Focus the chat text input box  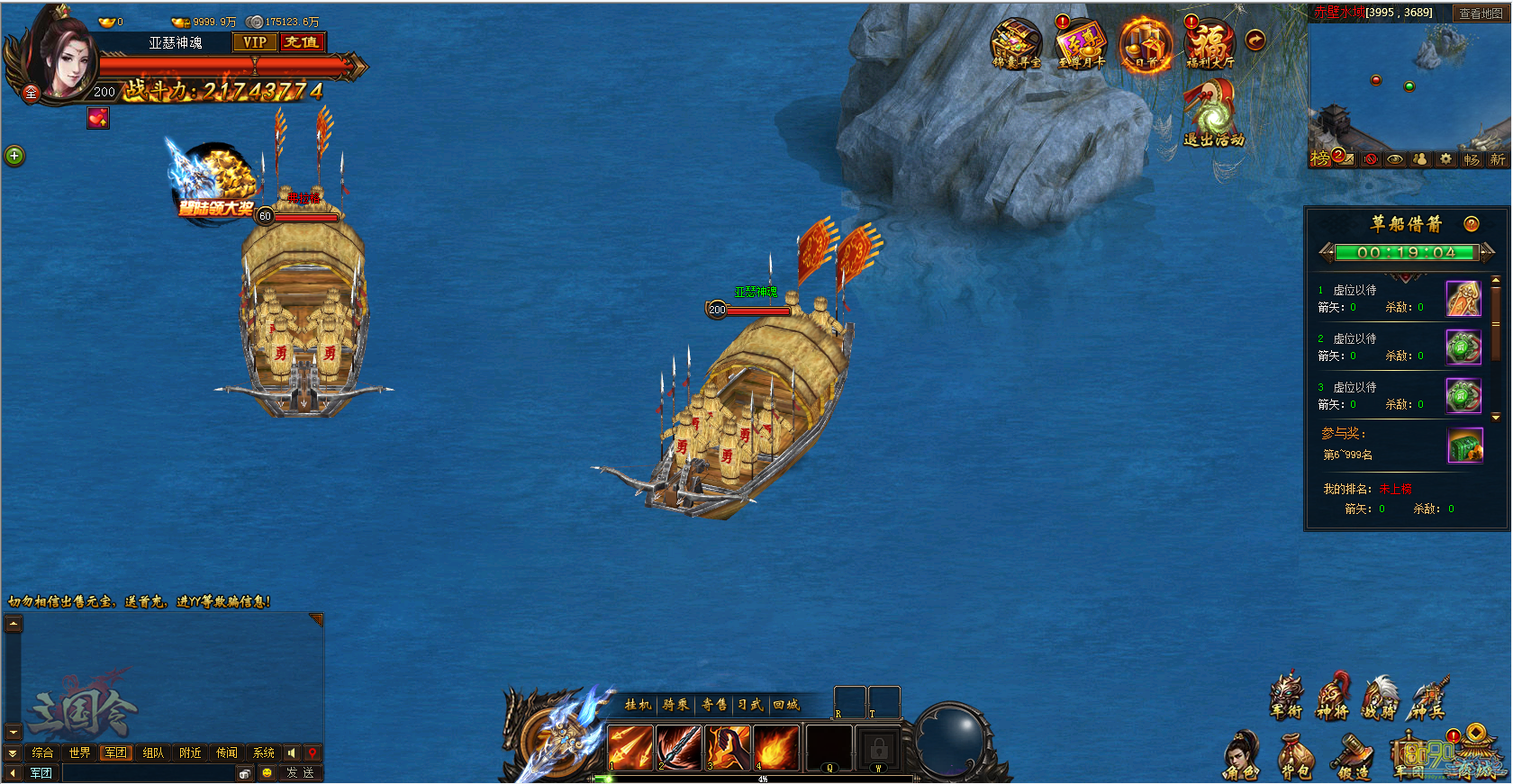[149, 772]
